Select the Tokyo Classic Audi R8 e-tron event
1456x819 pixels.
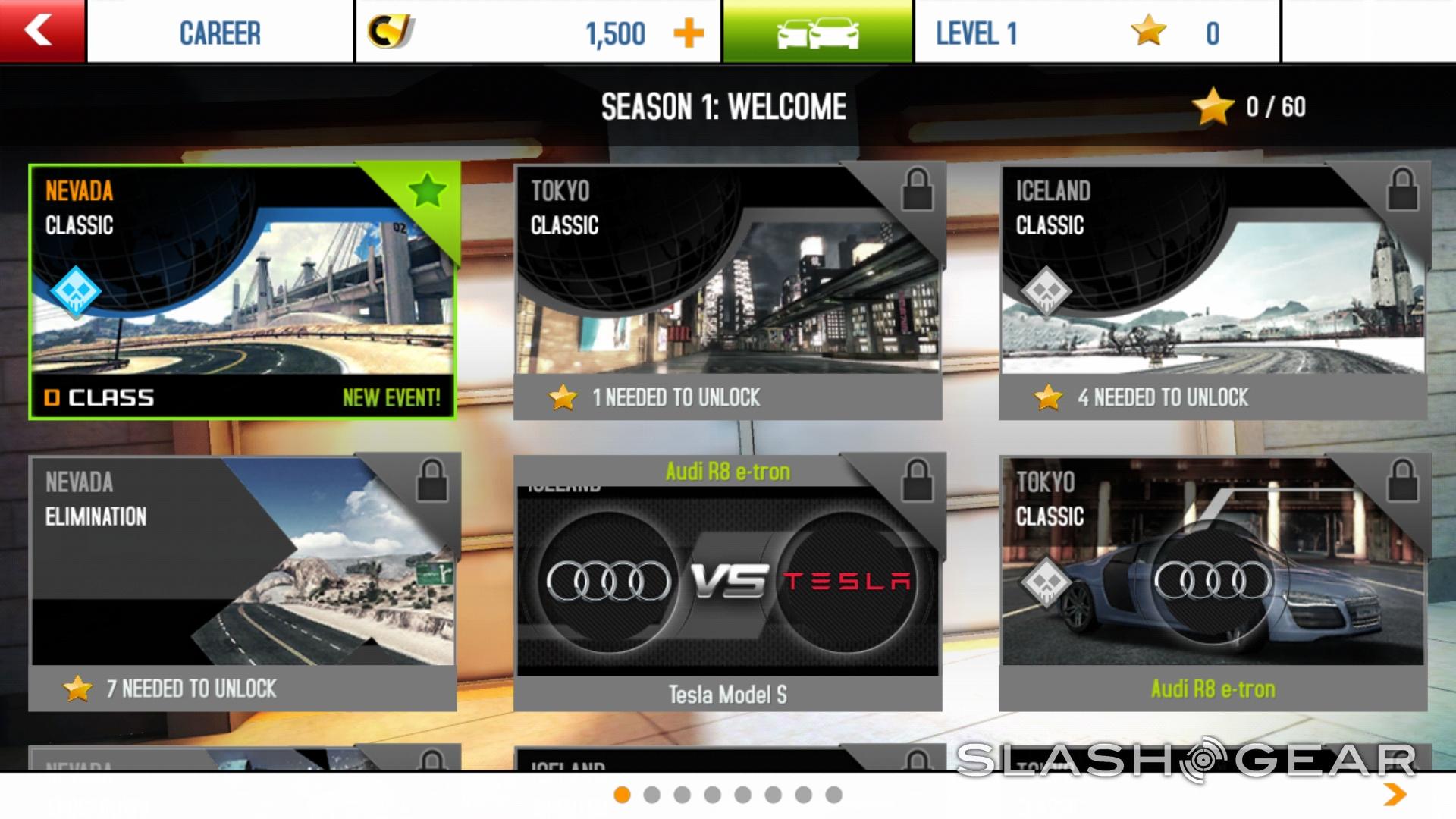(x=1213, y=582)
